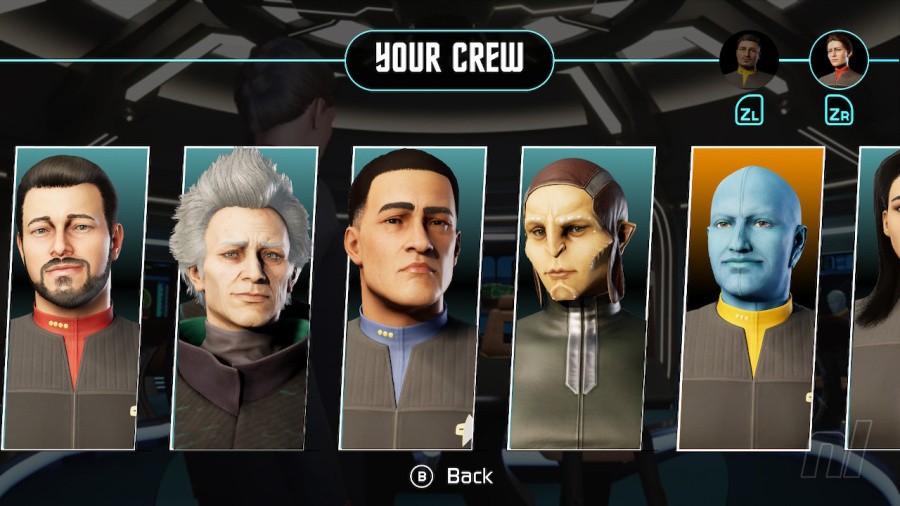Viewport: 900px width, 506px height.
Task: Select the bearded crew member in red collar
Action: pos(76,298)
